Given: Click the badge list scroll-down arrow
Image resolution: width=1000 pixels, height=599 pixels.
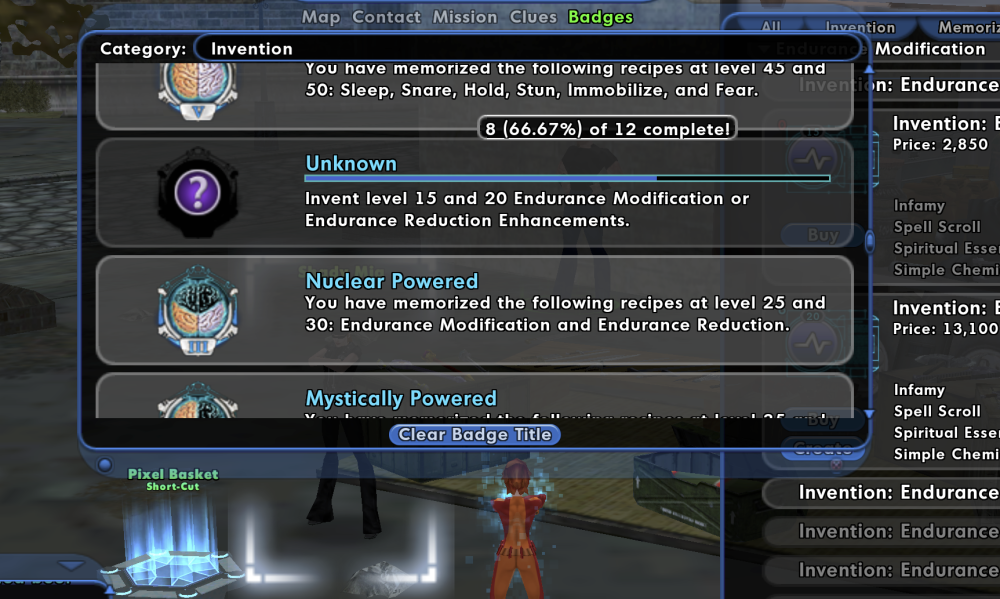Looking at the screenshot, I should click(x=869, y=413).
